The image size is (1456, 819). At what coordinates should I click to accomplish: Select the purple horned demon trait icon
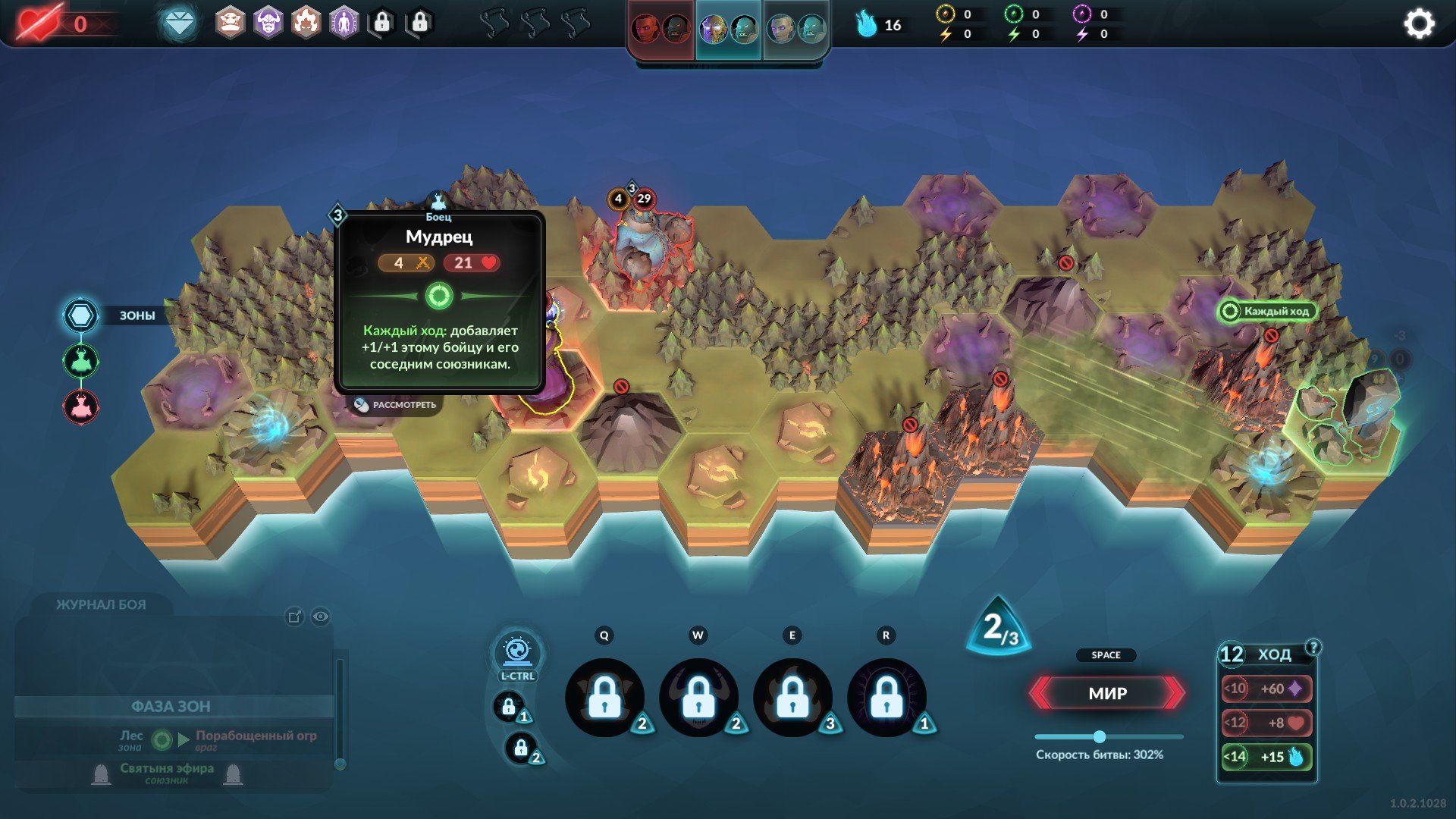(x=268, y=24)
